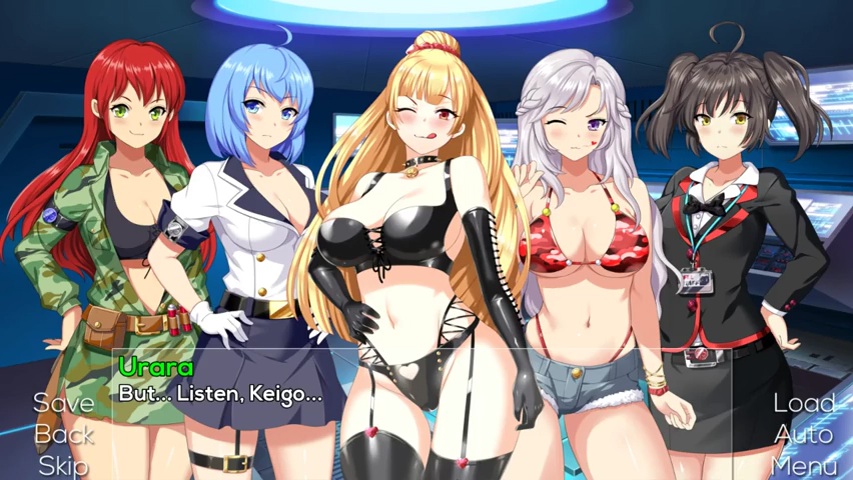Go Back to the previous line
This screenshot has height=480, width=853.
(64, 434)
